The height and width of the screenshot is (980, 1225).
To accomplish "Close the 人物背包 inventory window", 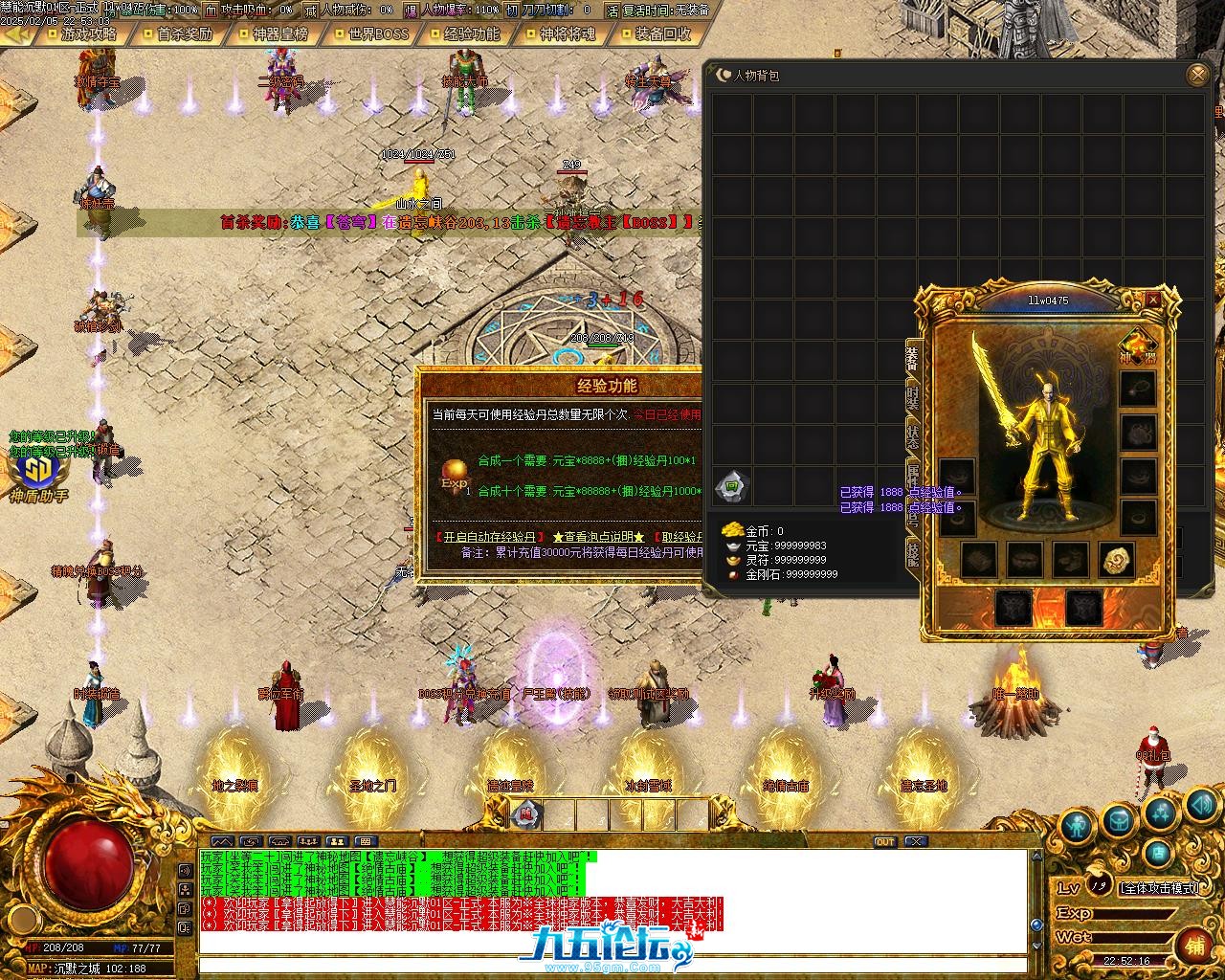I will 1196,75.
